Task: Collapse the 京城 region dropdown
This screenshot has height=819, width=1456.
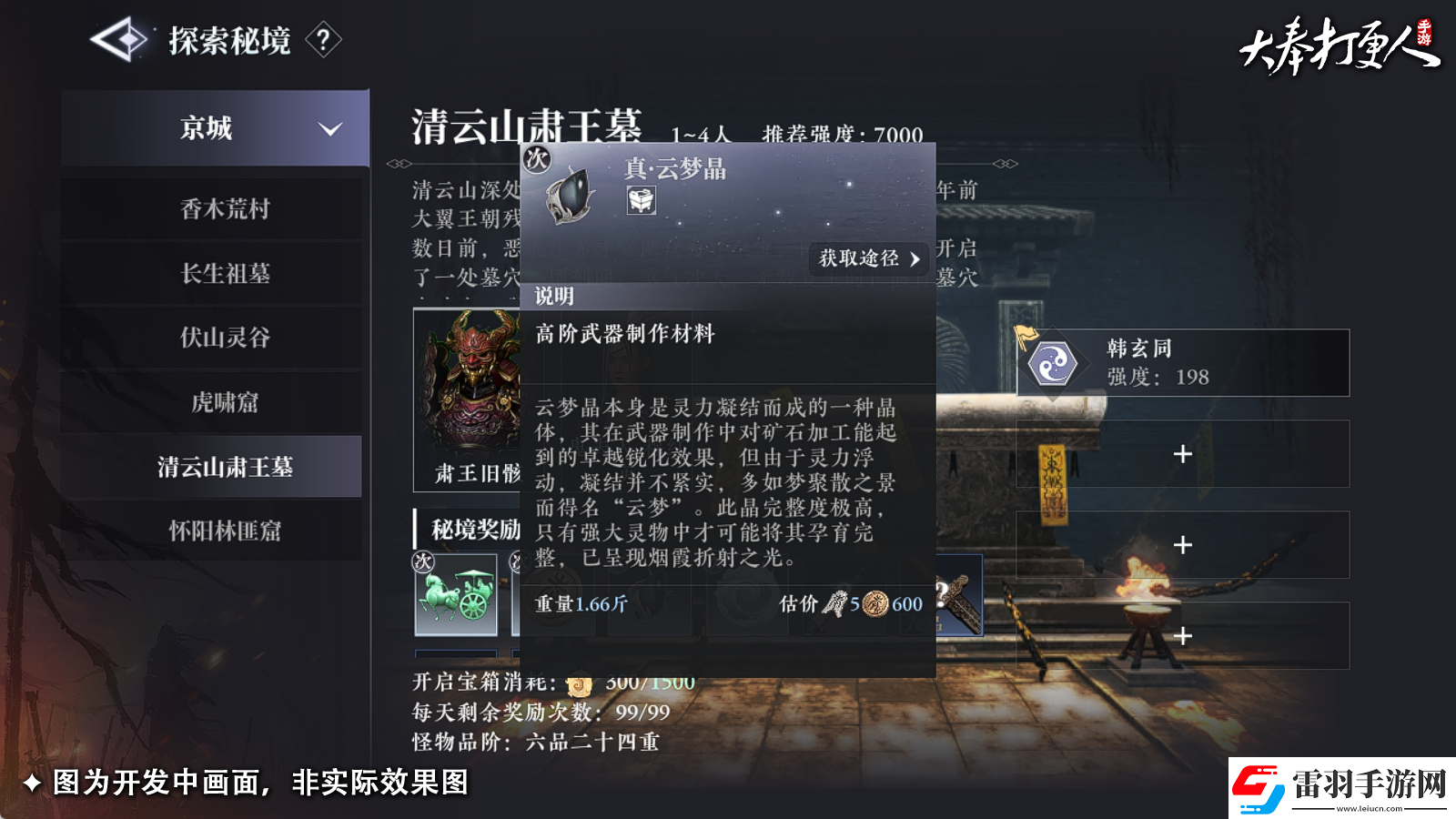Action: coord(332,129)
